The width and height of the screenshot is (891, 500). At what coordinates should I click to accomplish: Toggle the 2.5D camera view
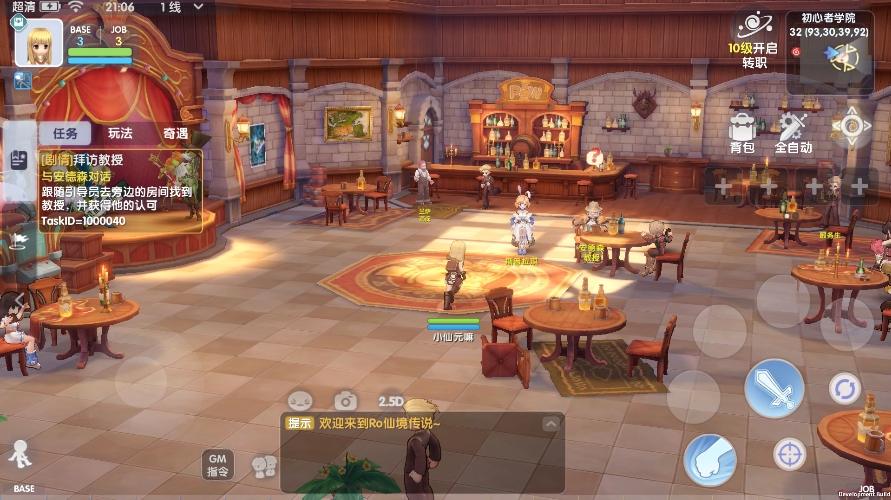pos(390,401)
